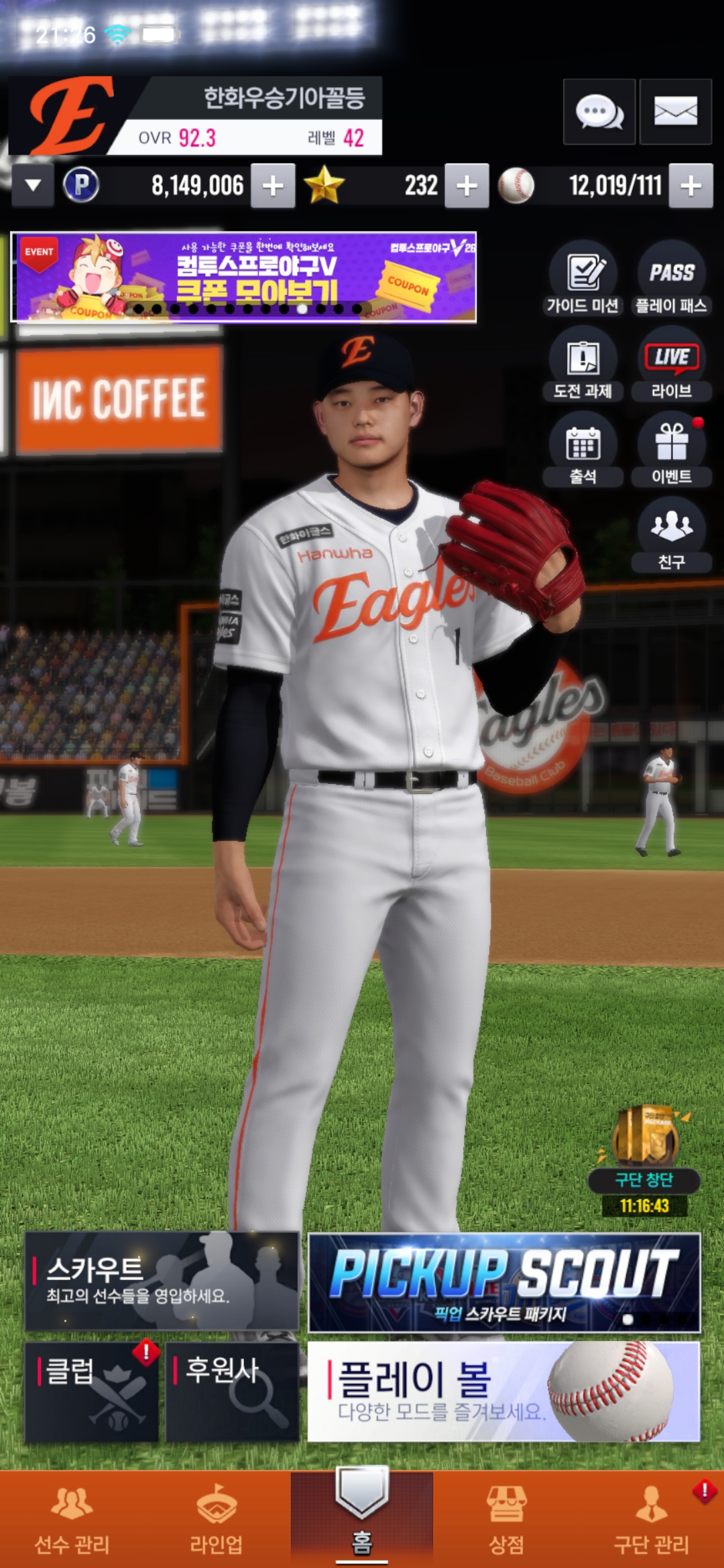Open the 이벤트 gift box events
Image resolution: width=724 pixels, height=1568 pixels.
point(671,450)
